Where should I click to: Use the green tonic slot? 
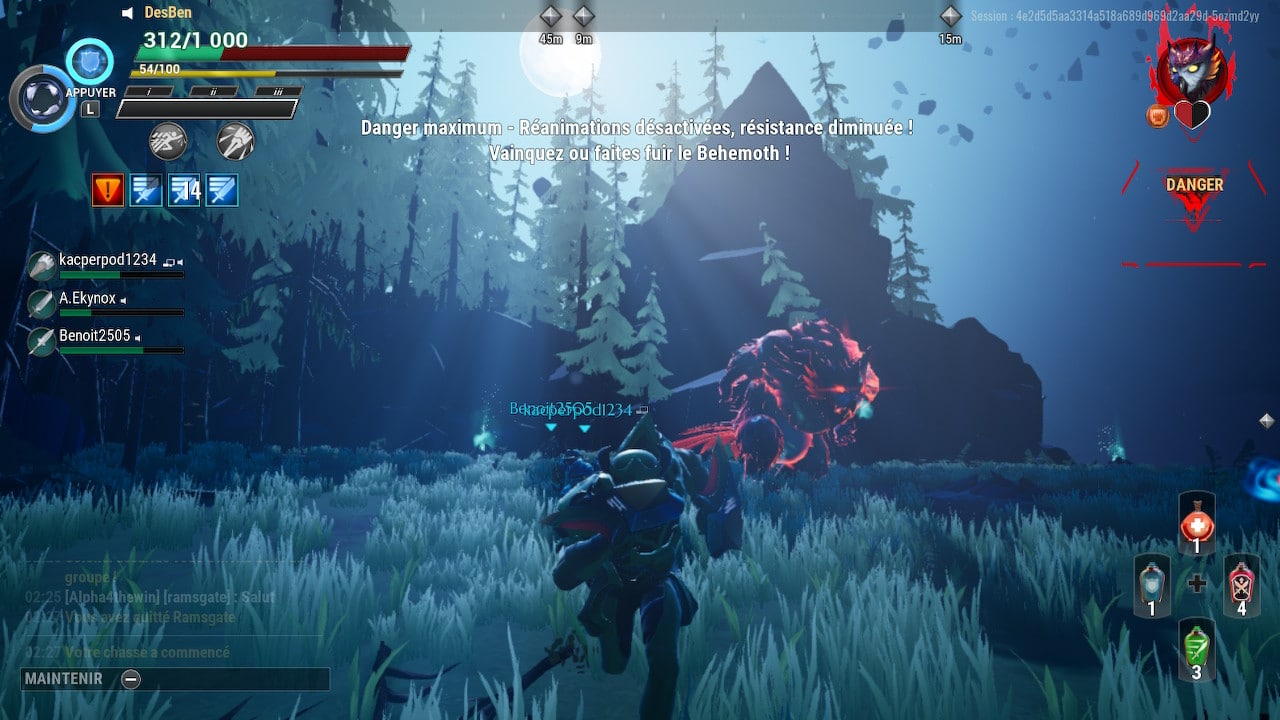pyautogui.click(x=1197, y=649)
